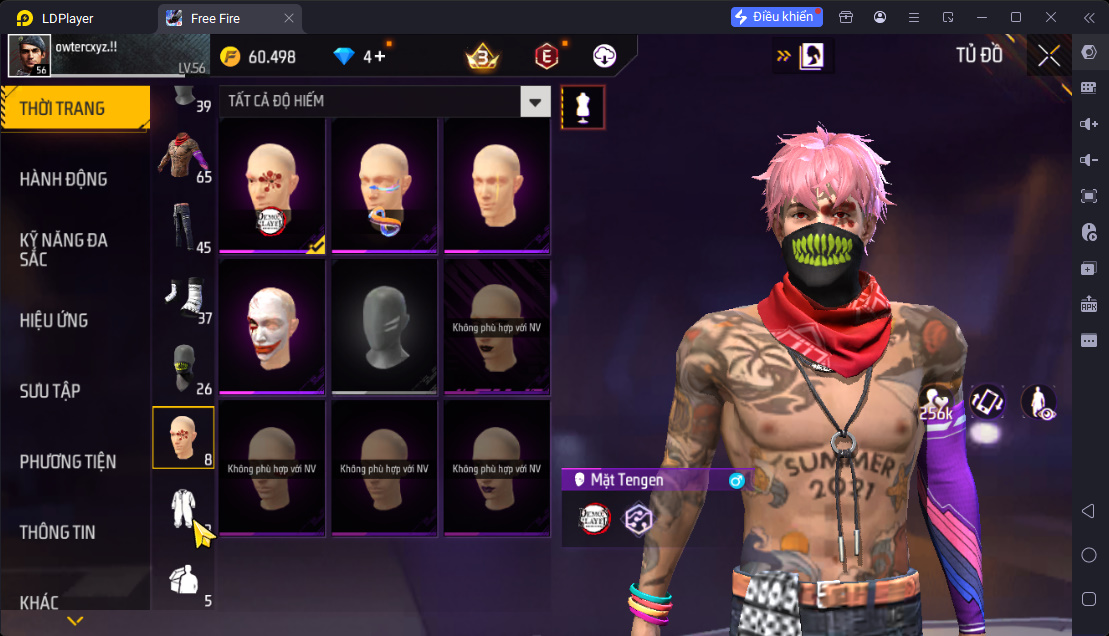Select the shoes category icon
The width and height of the screenshot is (1109, 636).
(x=183, y=297)
